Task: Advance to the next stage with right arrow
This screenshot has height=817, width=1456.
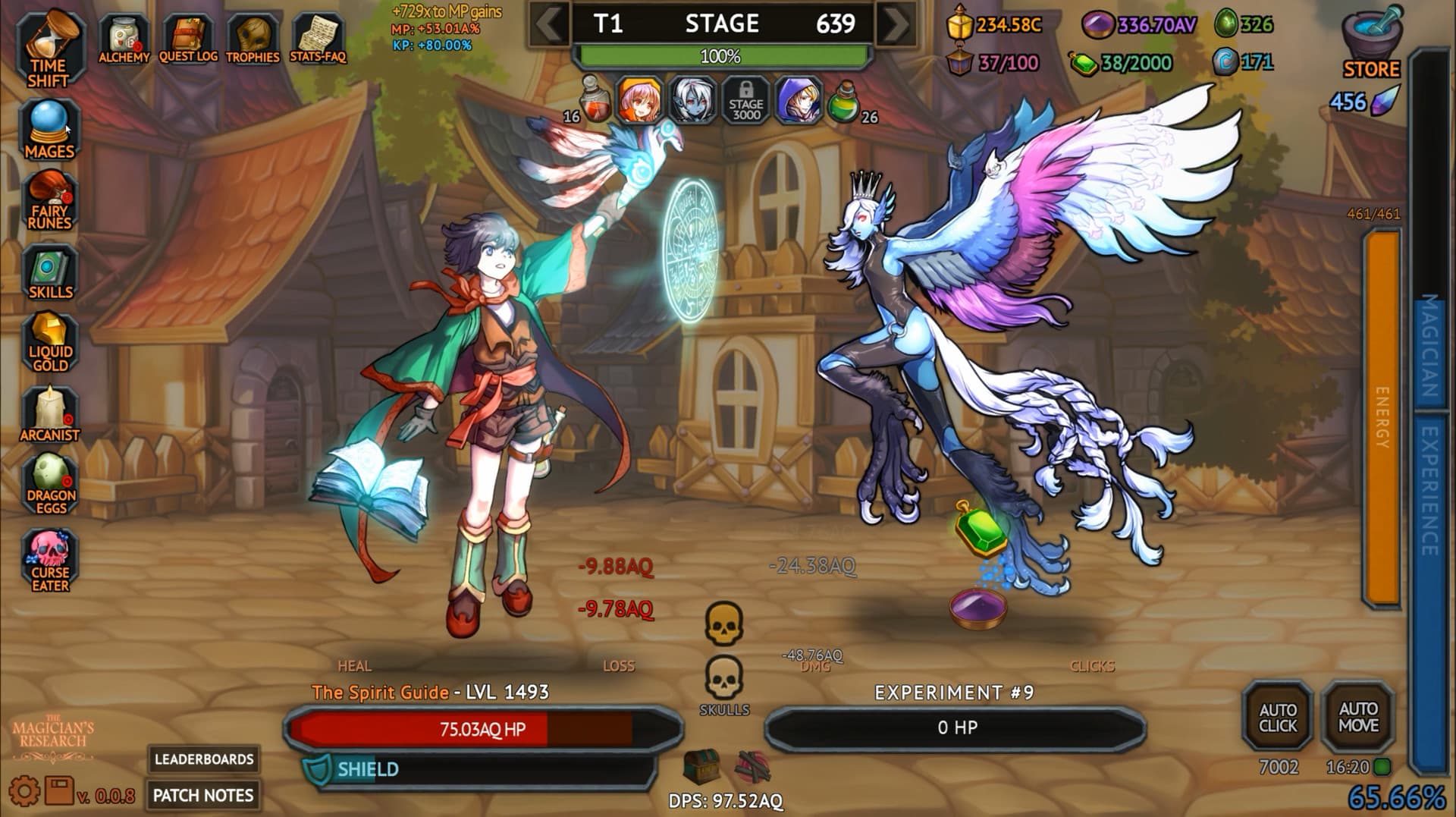Action: coord(895,24)
